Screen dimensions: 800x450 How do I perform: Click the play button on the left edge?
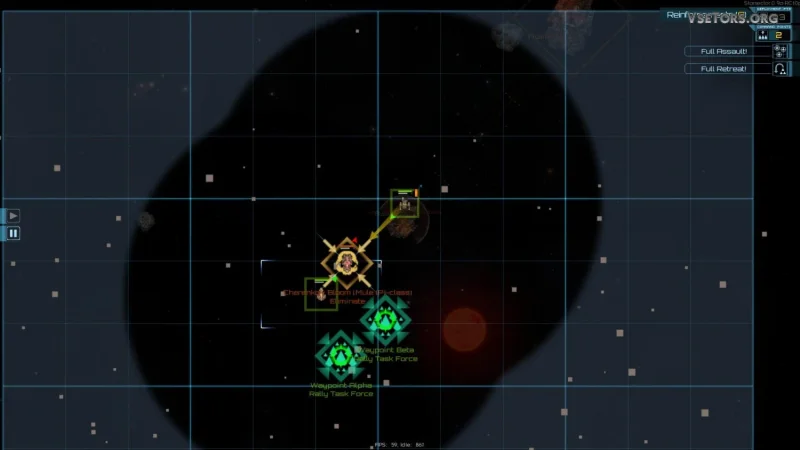pos(13,215)
